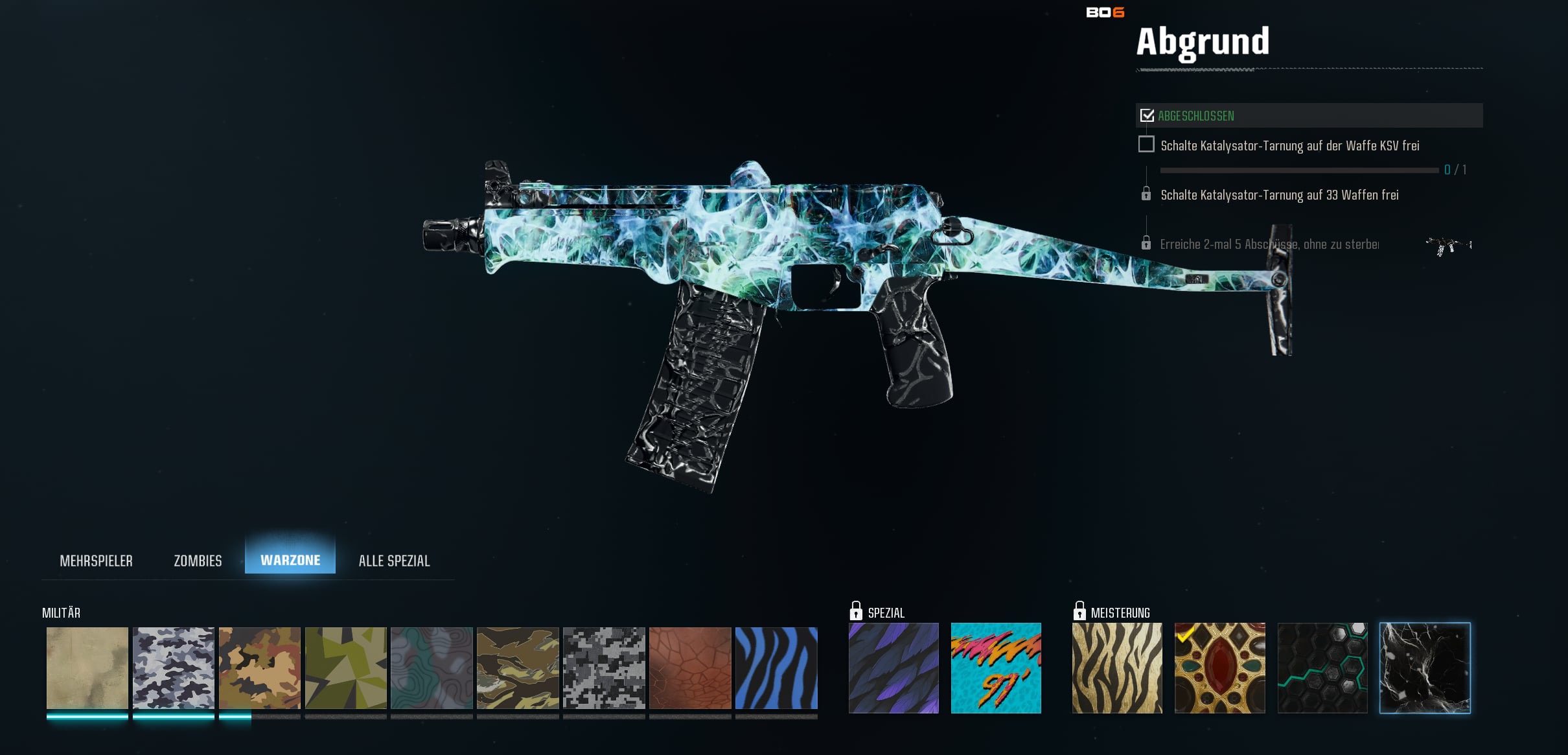Choose the dark hexagon mastery camo
Viewport: 1568px width, 755px height.
pos(1322,668)
